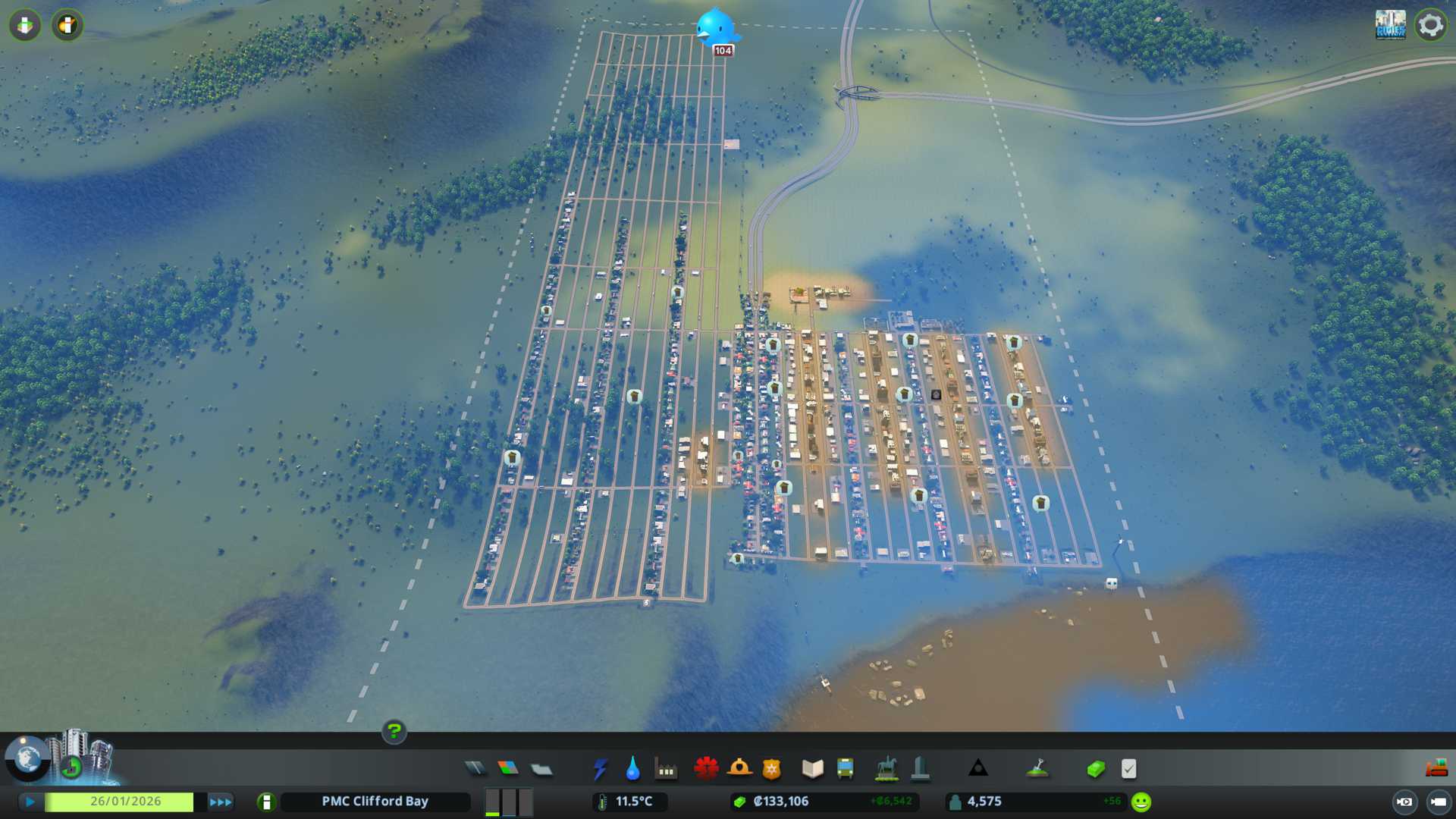Open the Zoning tool menu
This screenshot has width=1456, height=819.
coord(508,769)
